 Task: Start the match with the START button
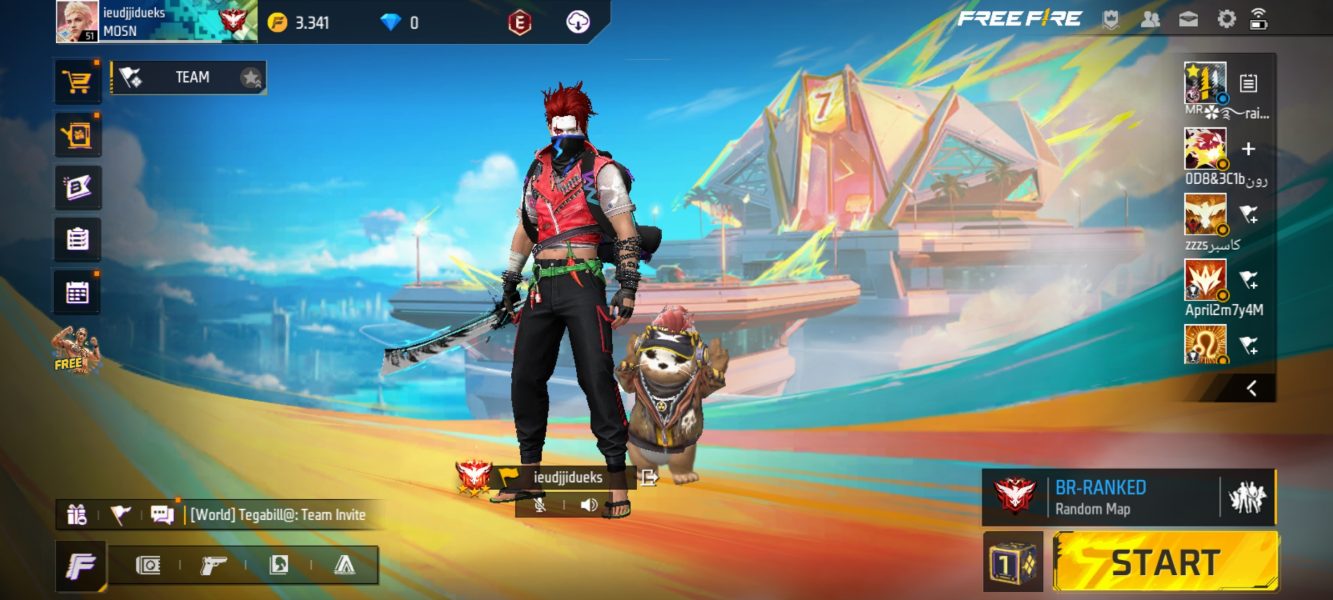pos(1165,561)
